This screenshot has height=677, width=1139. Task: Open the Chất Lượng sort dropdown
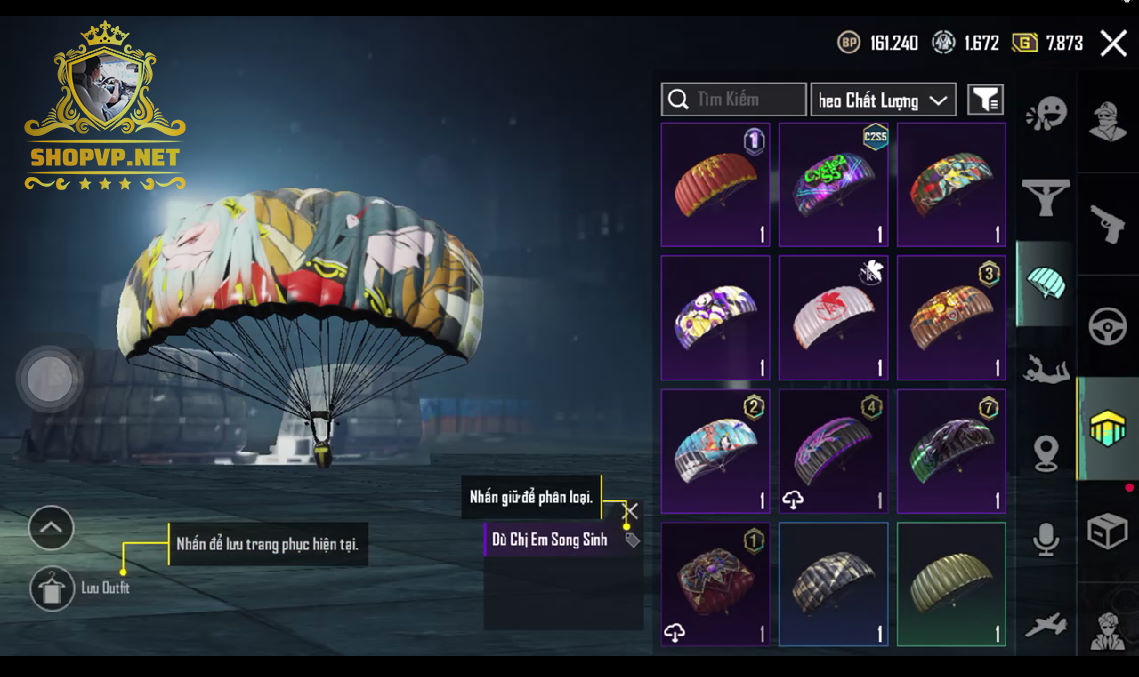pyautogui.click(x=883, y=100)
